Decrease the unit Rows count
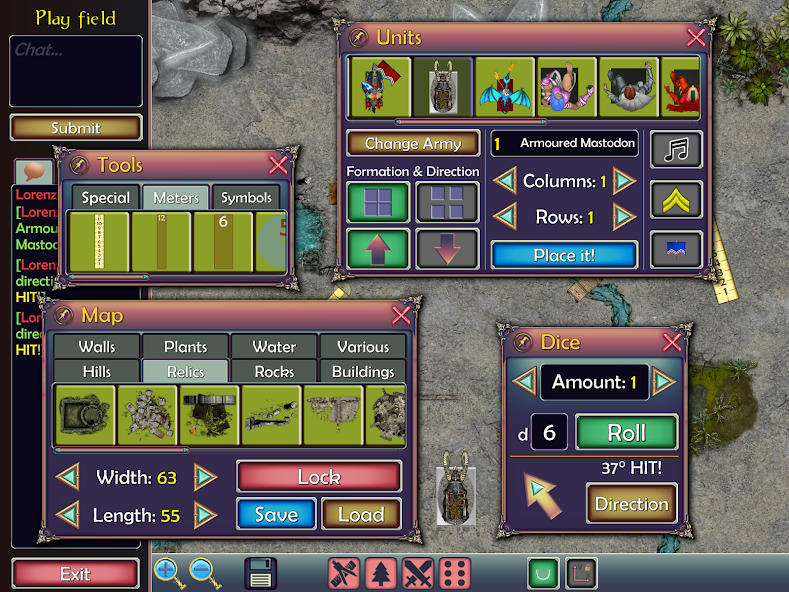This screenshot has width=789, height=592. (x=505, y=217)
